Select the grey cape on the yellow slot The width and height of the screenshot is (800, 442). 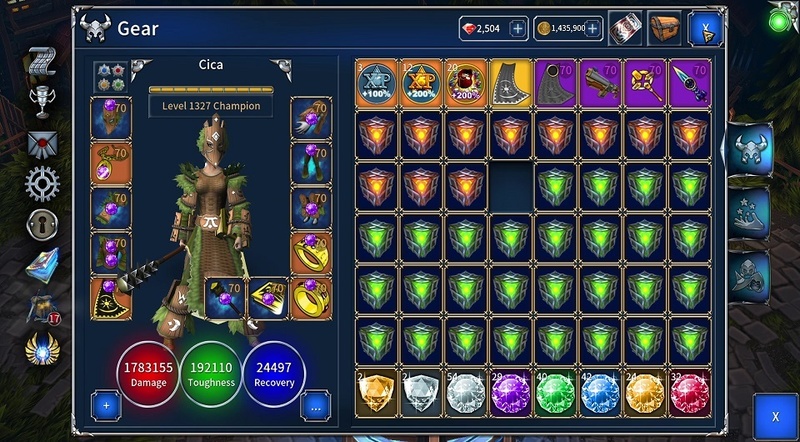pyautogui.click(x=512, y=84)
